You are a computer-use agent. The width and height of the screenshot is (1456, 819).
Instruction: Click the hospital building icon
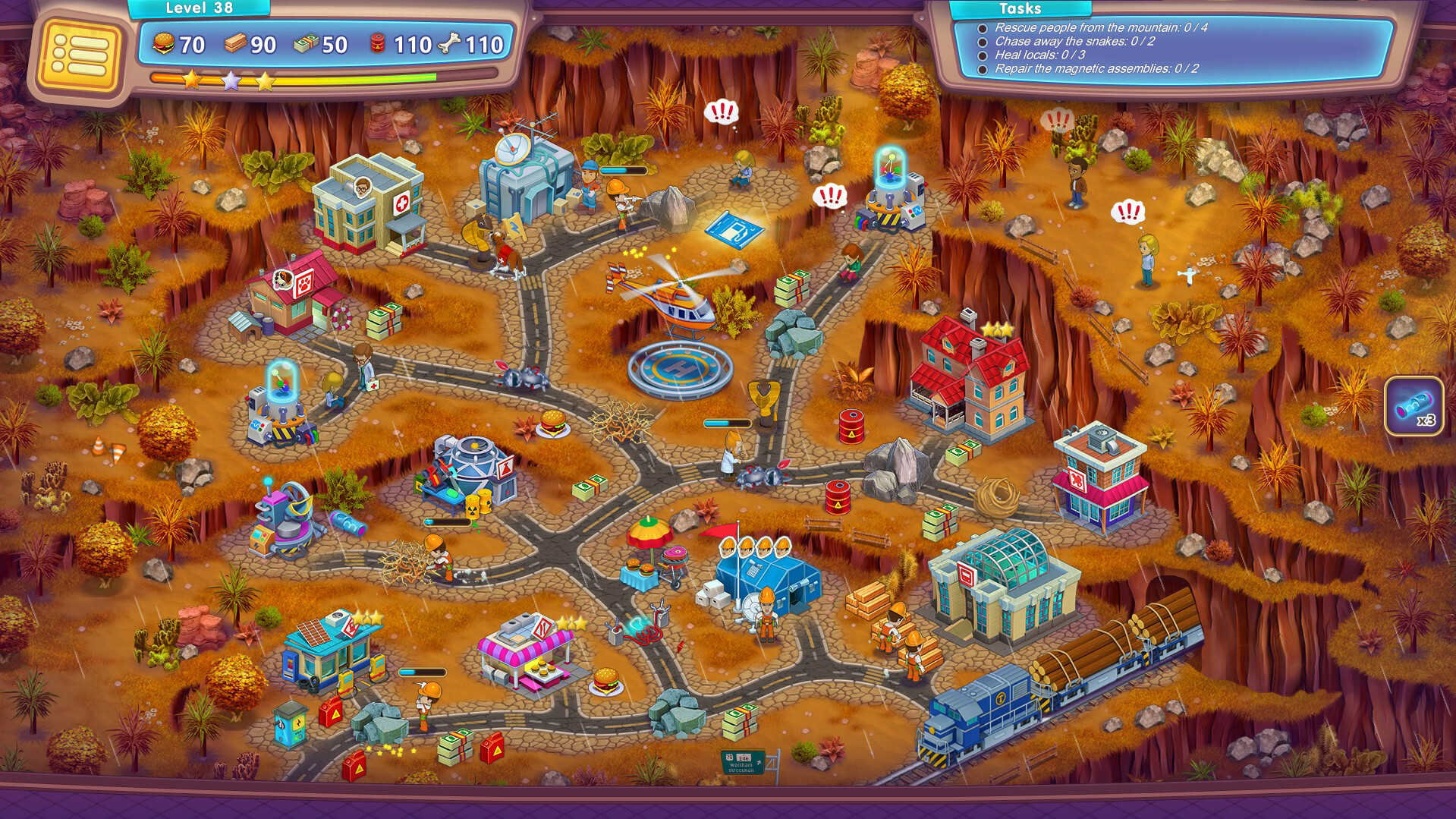366,201
